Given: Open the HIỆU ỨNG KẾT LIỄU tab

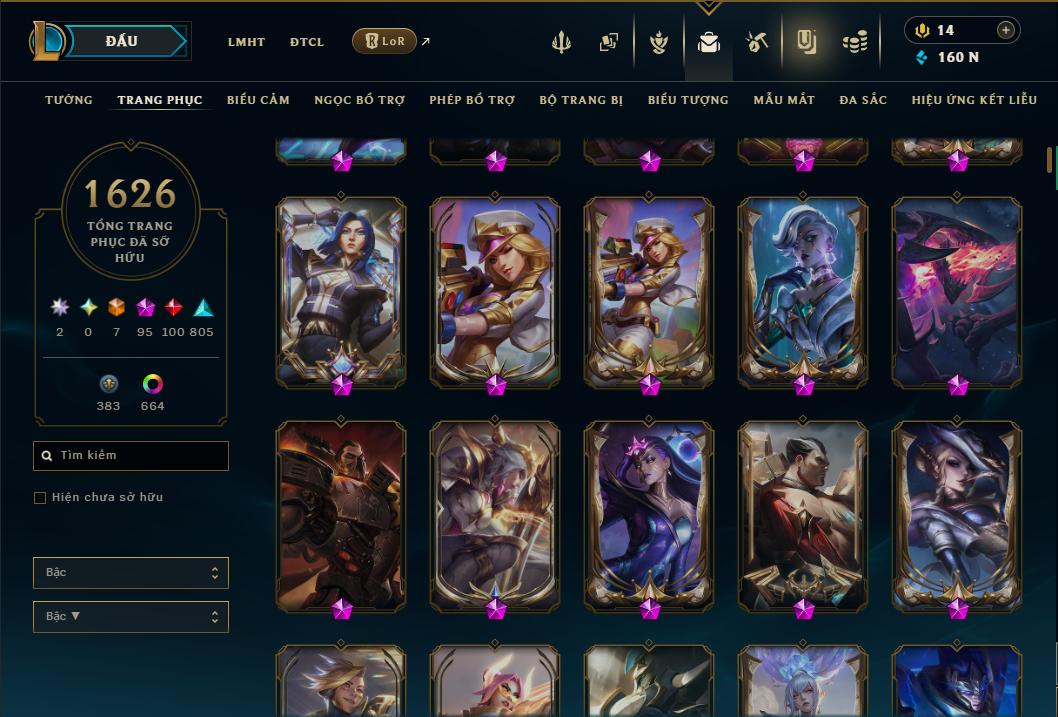Looking at the screenshot, I should point(976,100).
